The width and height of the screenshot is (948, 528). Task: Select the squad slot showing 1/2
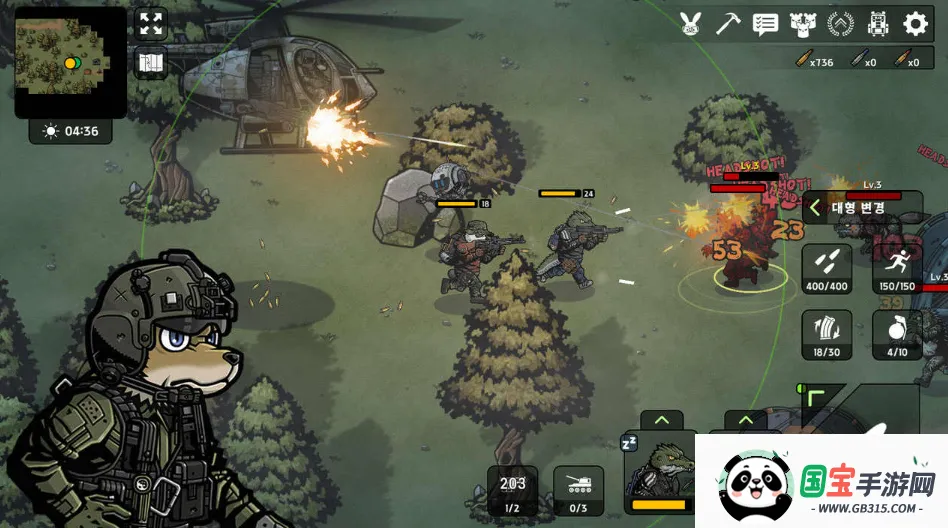[x=512, y=490]
